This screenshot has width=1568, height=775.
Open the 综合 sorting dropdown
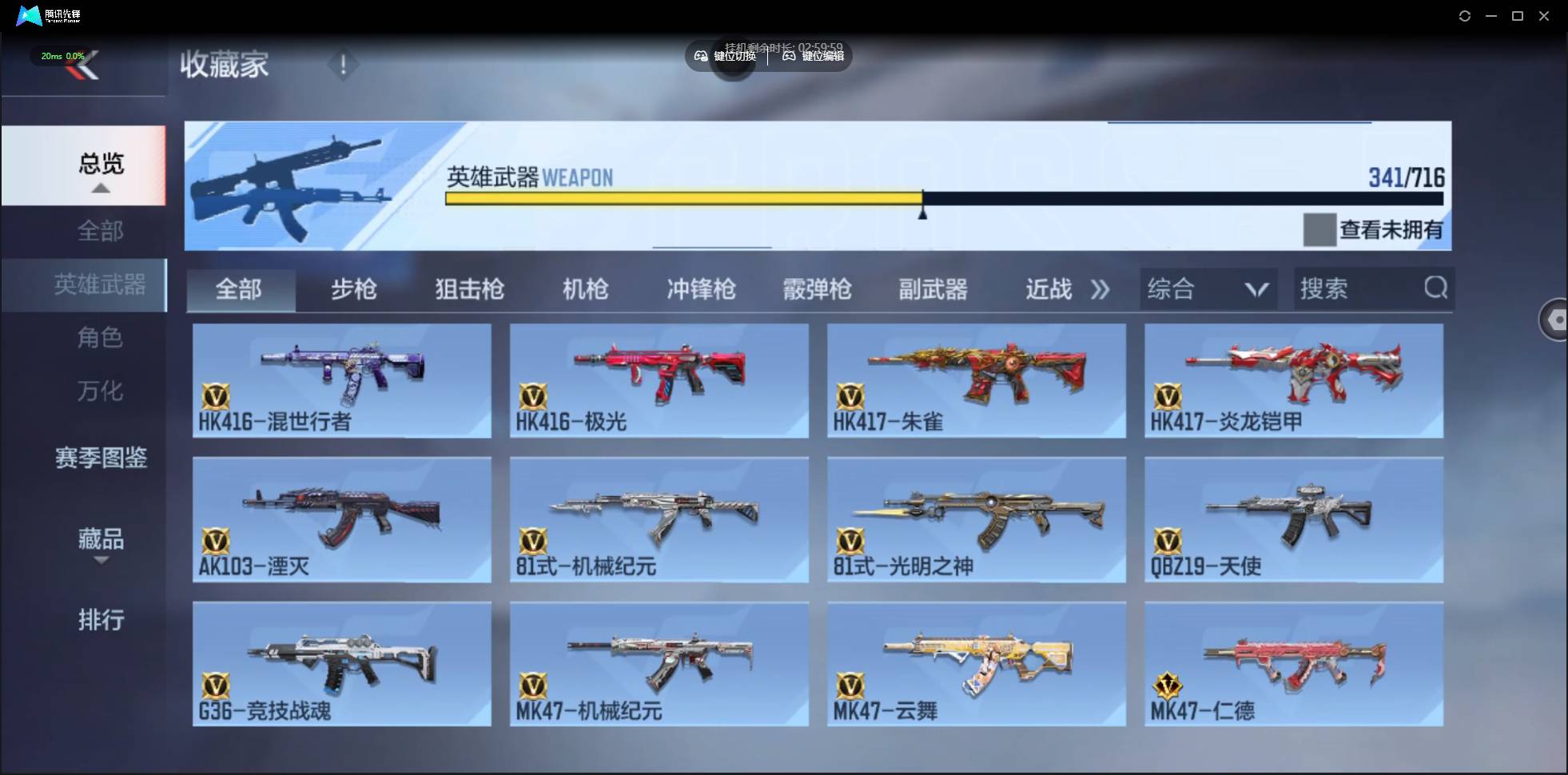click(1208, 288)
